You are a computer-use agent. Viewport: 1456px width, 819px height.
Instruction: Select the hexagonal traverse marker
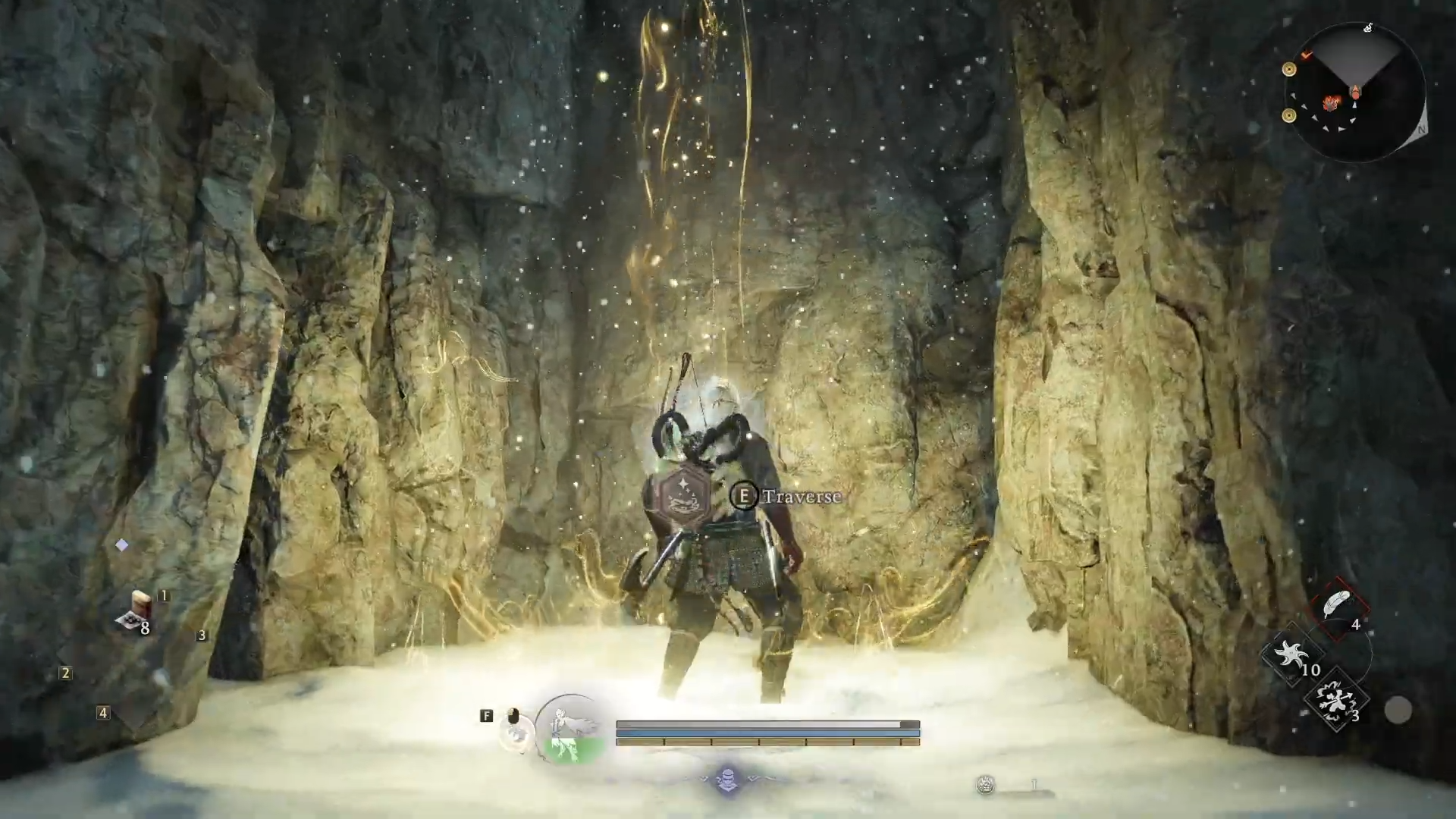685,494
